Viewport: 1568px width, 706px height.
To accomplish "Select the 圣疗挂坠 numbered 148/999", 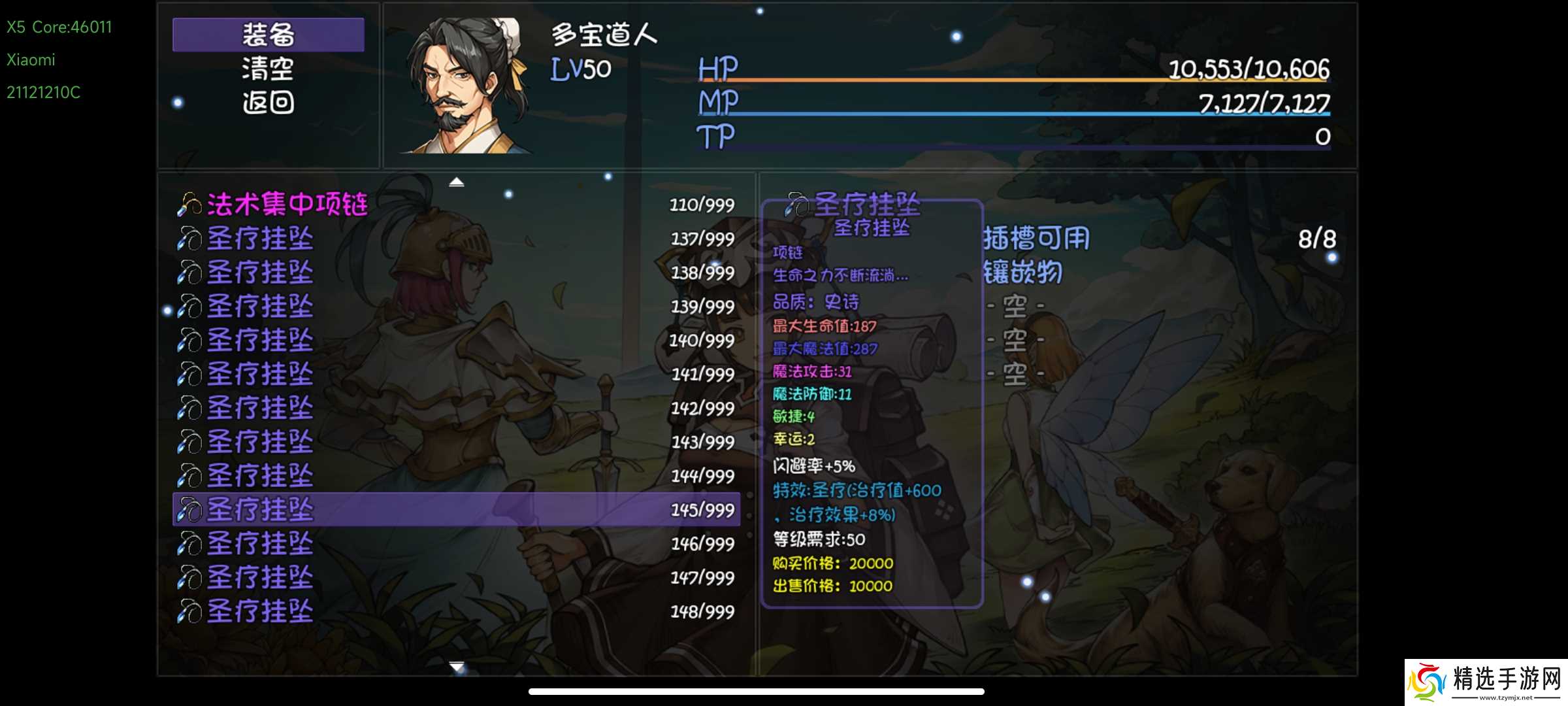I will (x=456, y=611).
